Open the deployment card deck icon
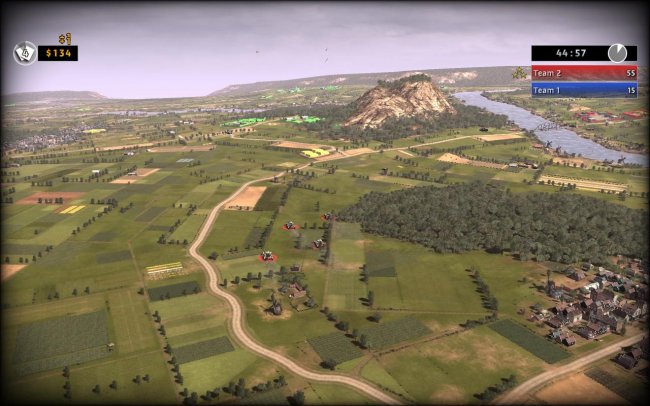This screenshot has height=406, width=650. point(24,52)
